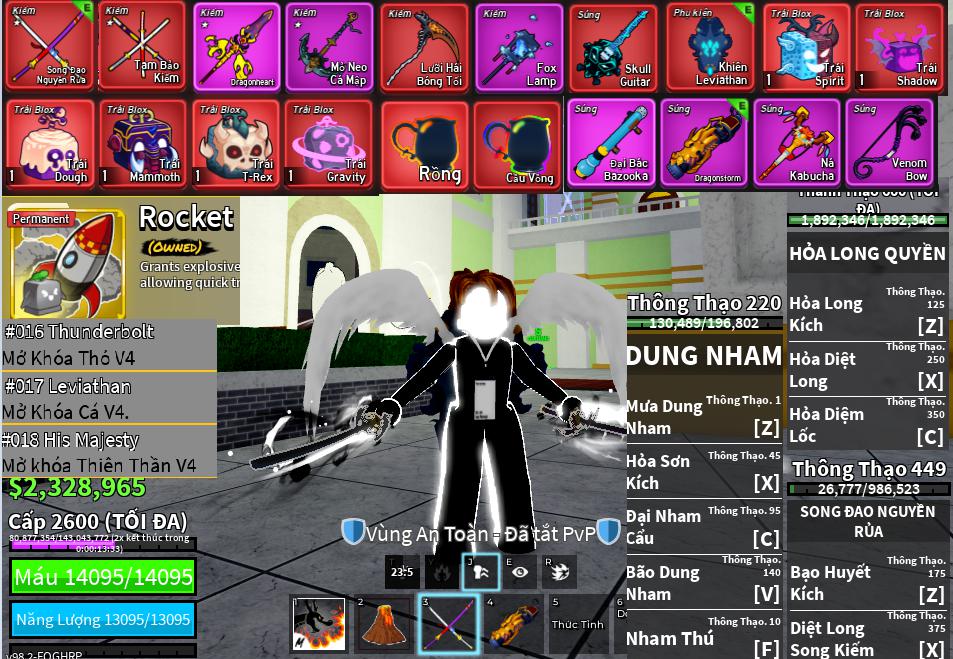Select the Khiên Leviathan accessory
This screenshot has height=659, width=953.
coord(710,47)
